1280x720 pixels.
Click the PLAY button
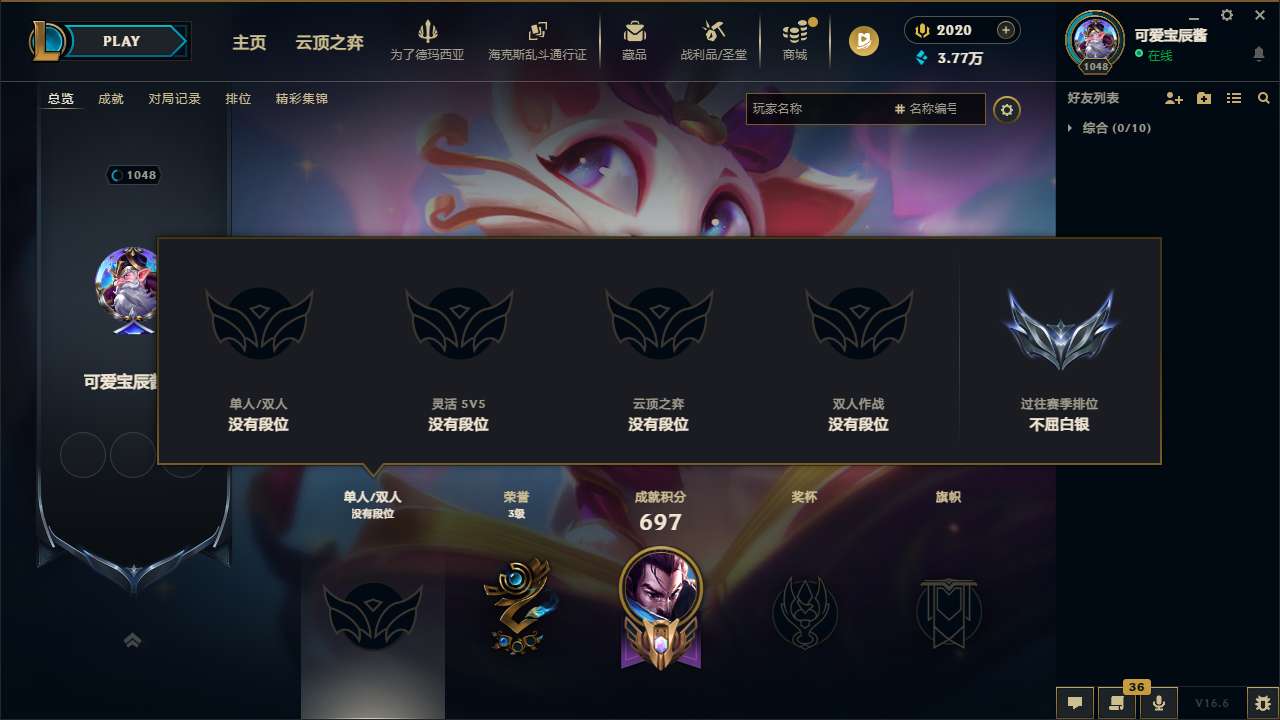click(x=122, y=41)
